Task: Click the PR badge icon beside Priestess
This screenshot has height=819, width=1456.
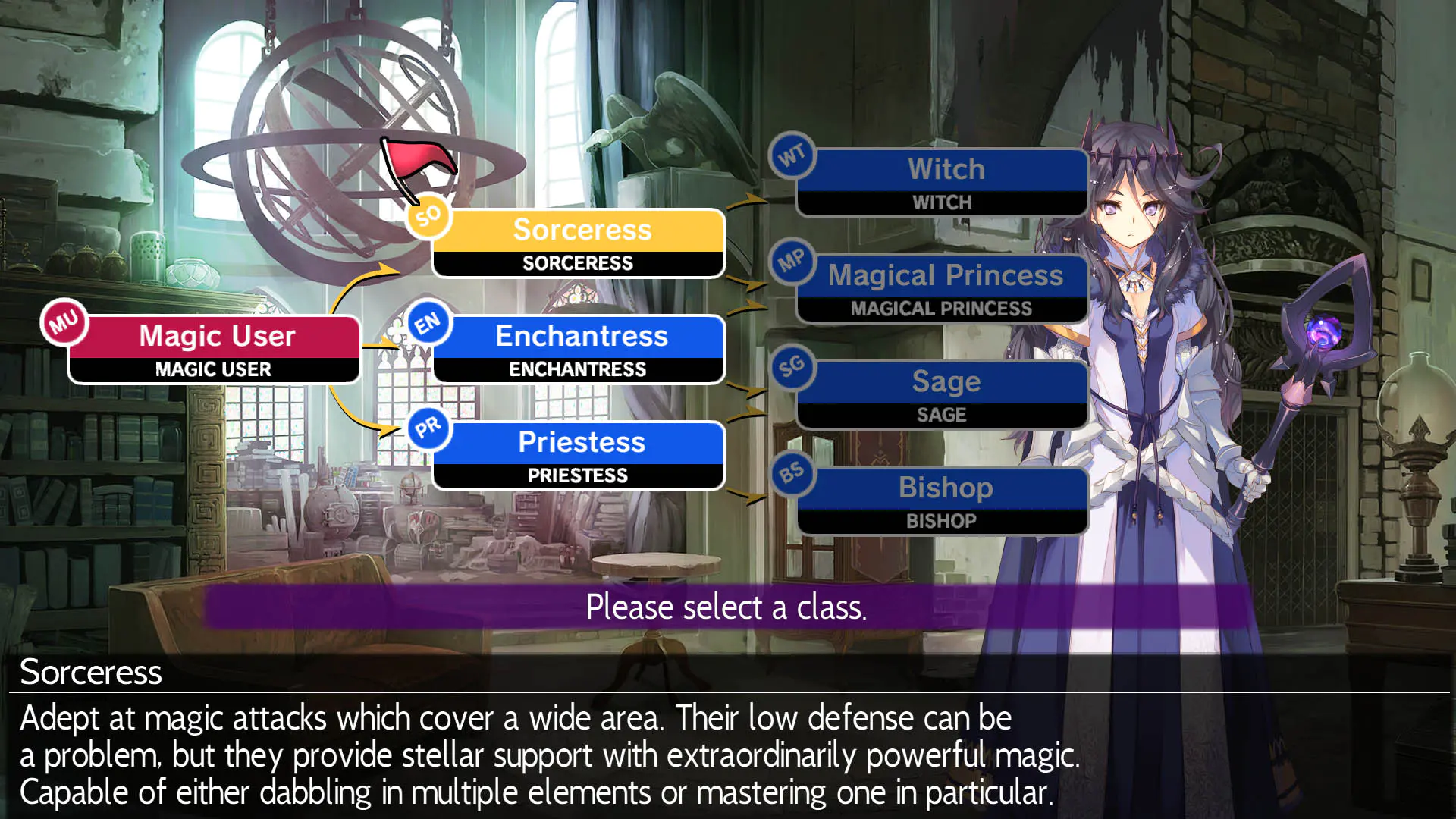Action: tap(427, 428)
